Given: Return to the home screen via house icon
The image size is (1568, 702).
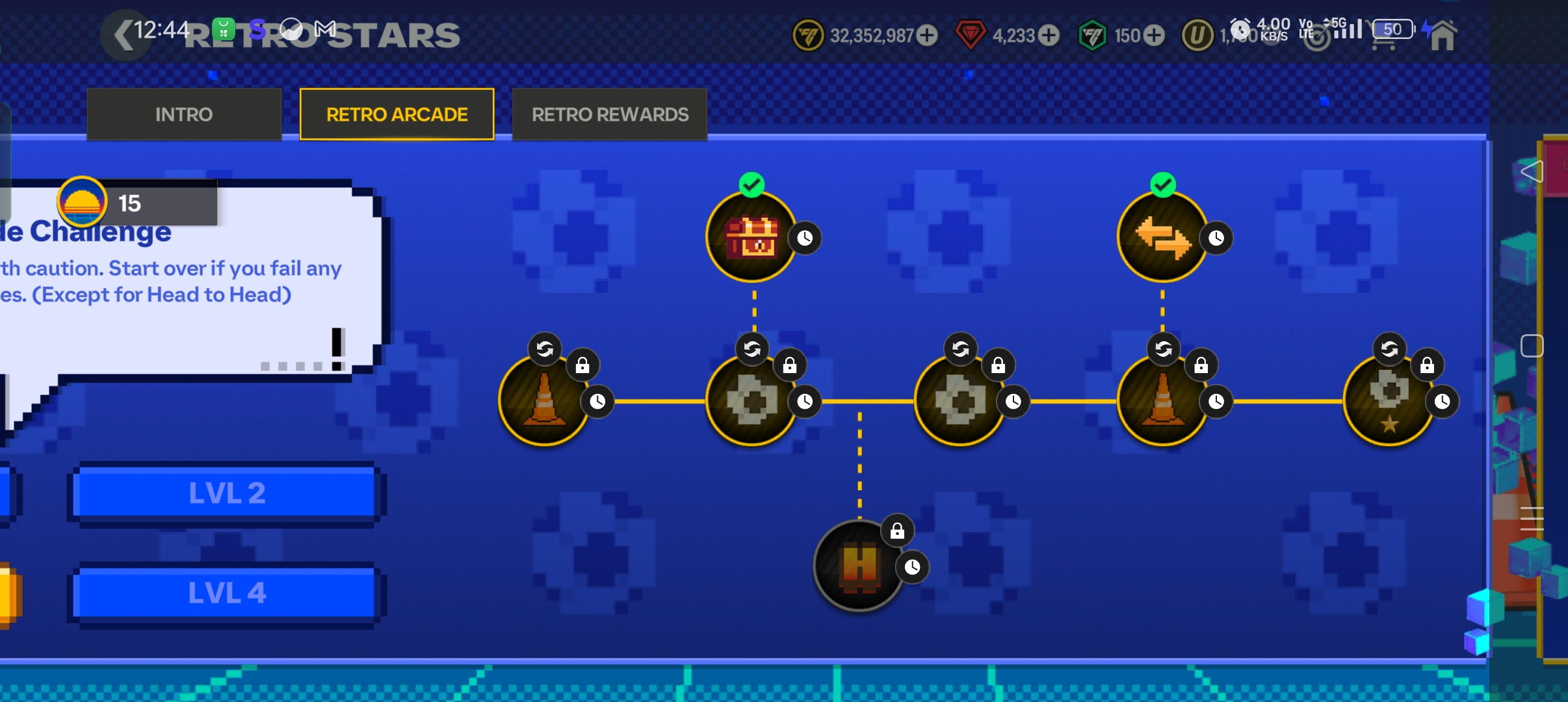Looking at the screenshot, I should pos(1443,35).
